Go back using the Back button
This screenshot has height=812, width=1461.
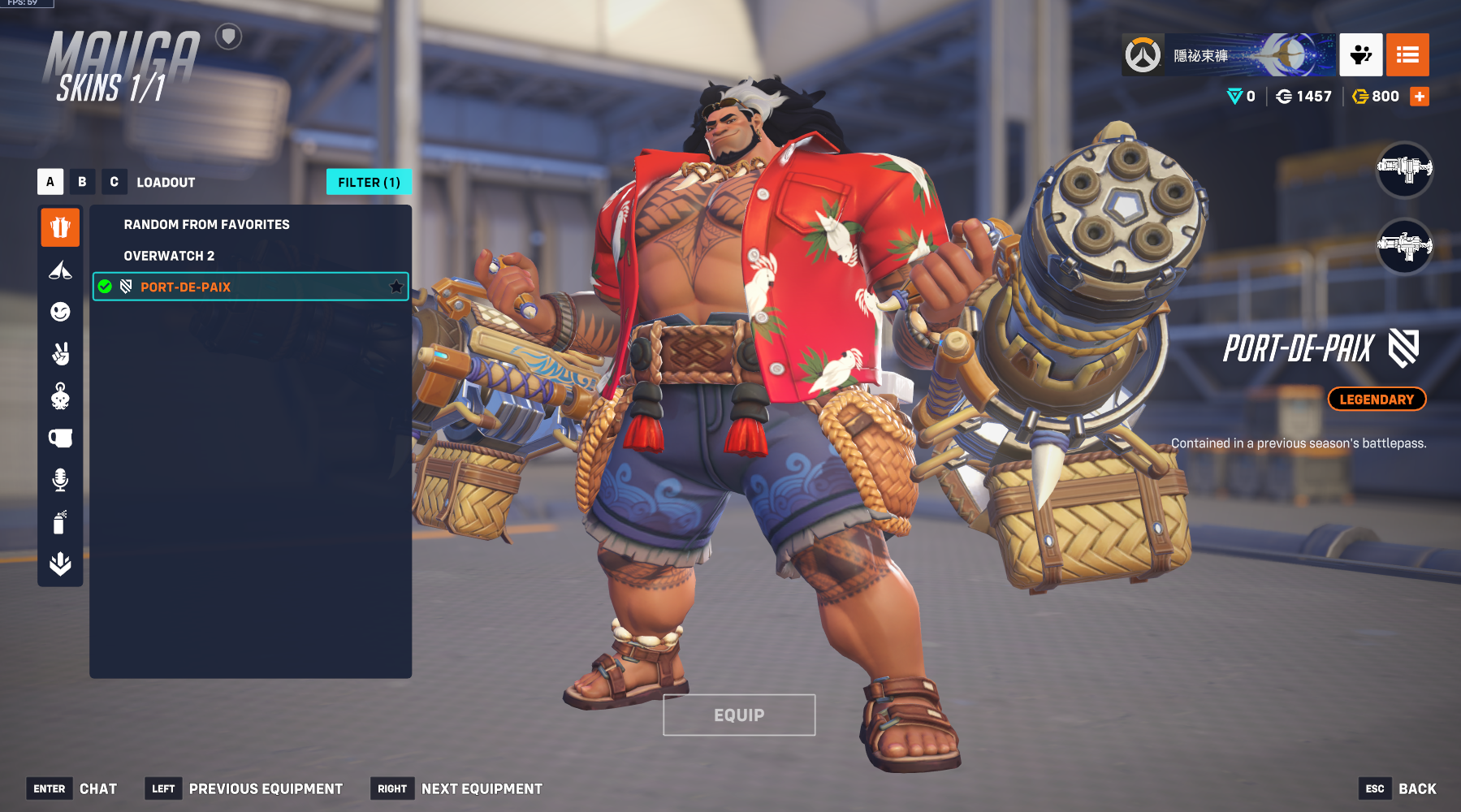tap(1416, 788)
